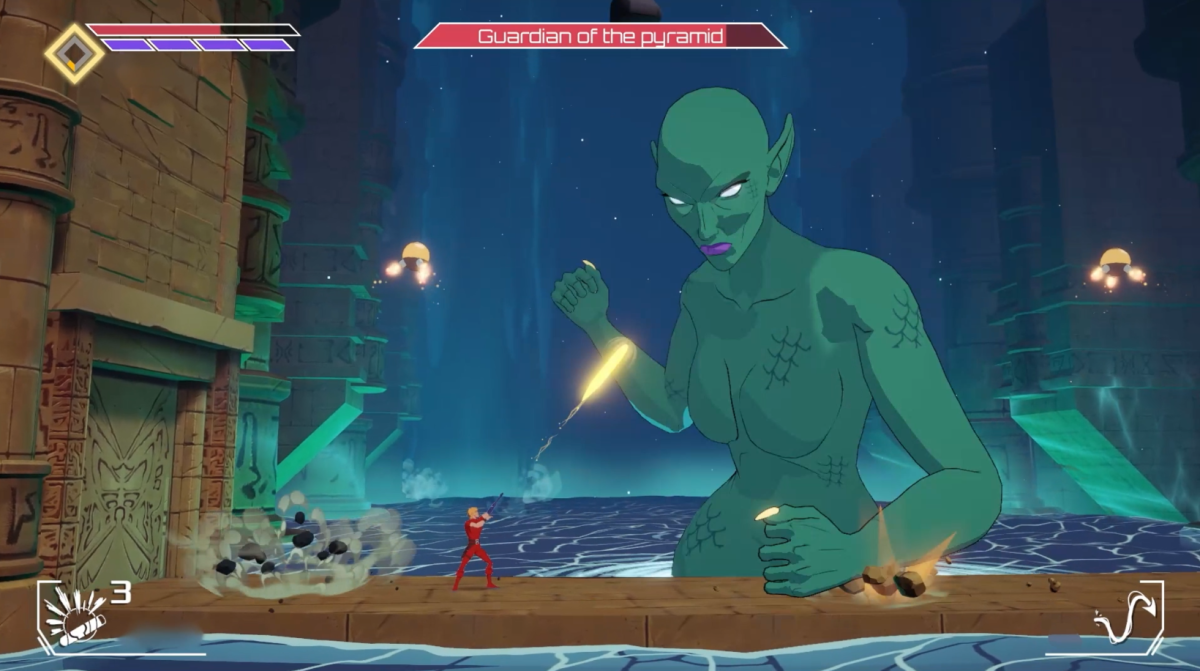Click the golden diamond player emblem

tap(74, 53)
